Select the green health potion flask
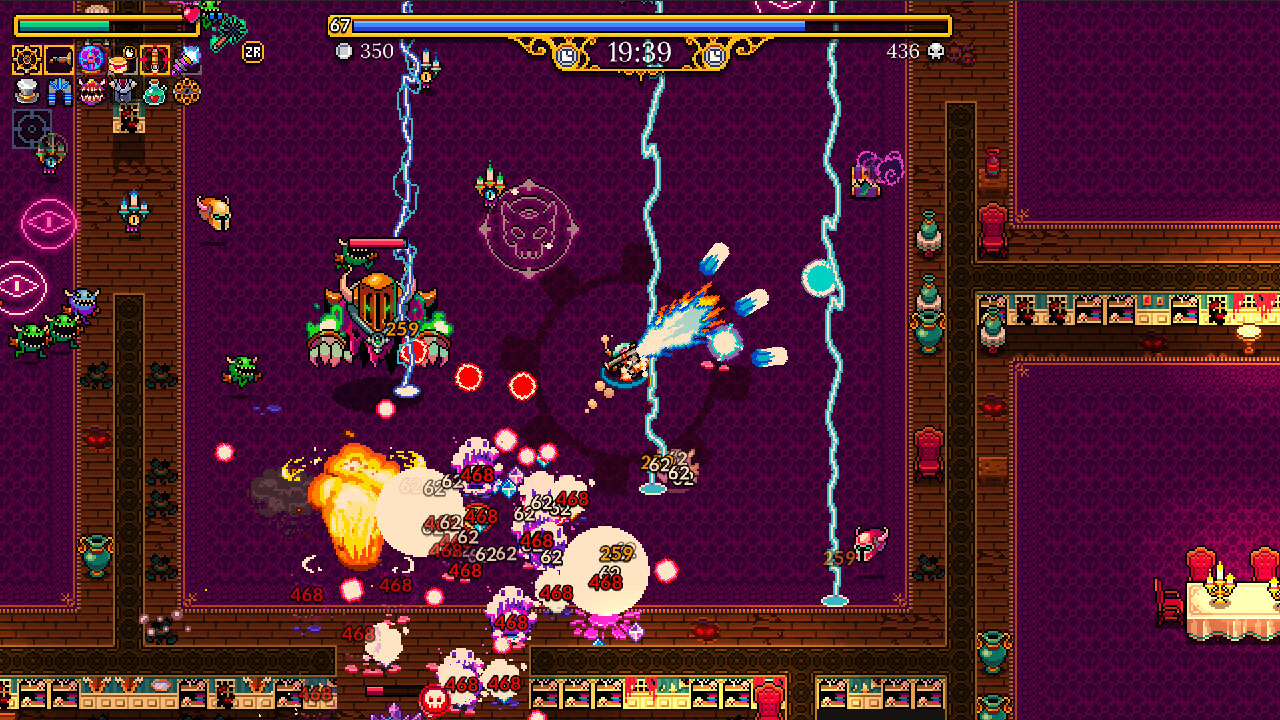Viewport: 1280px width, 720px height. click(x=155, y=90)
